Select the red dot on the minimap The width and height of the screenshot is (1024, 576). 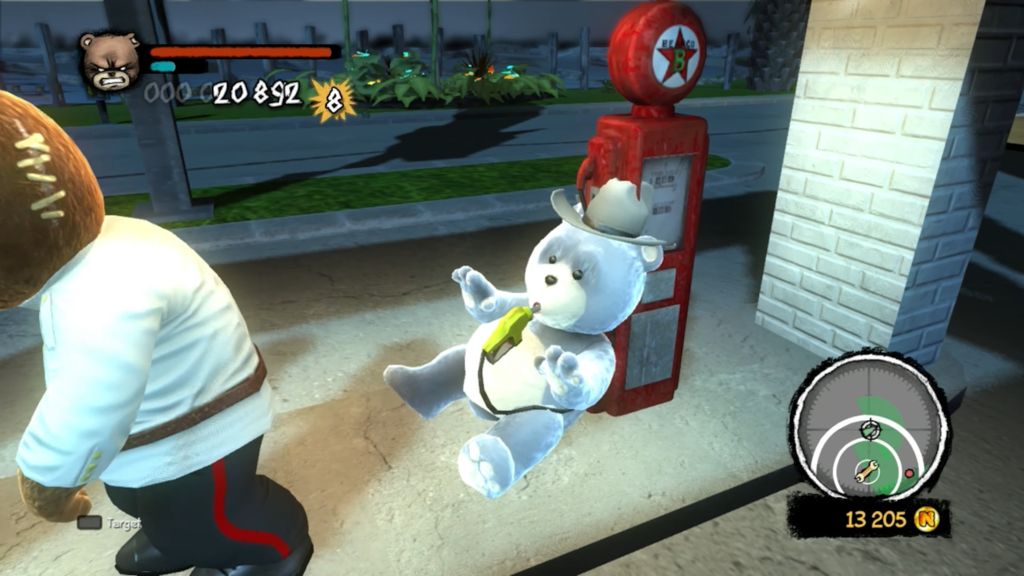click(x=908, y=473)
